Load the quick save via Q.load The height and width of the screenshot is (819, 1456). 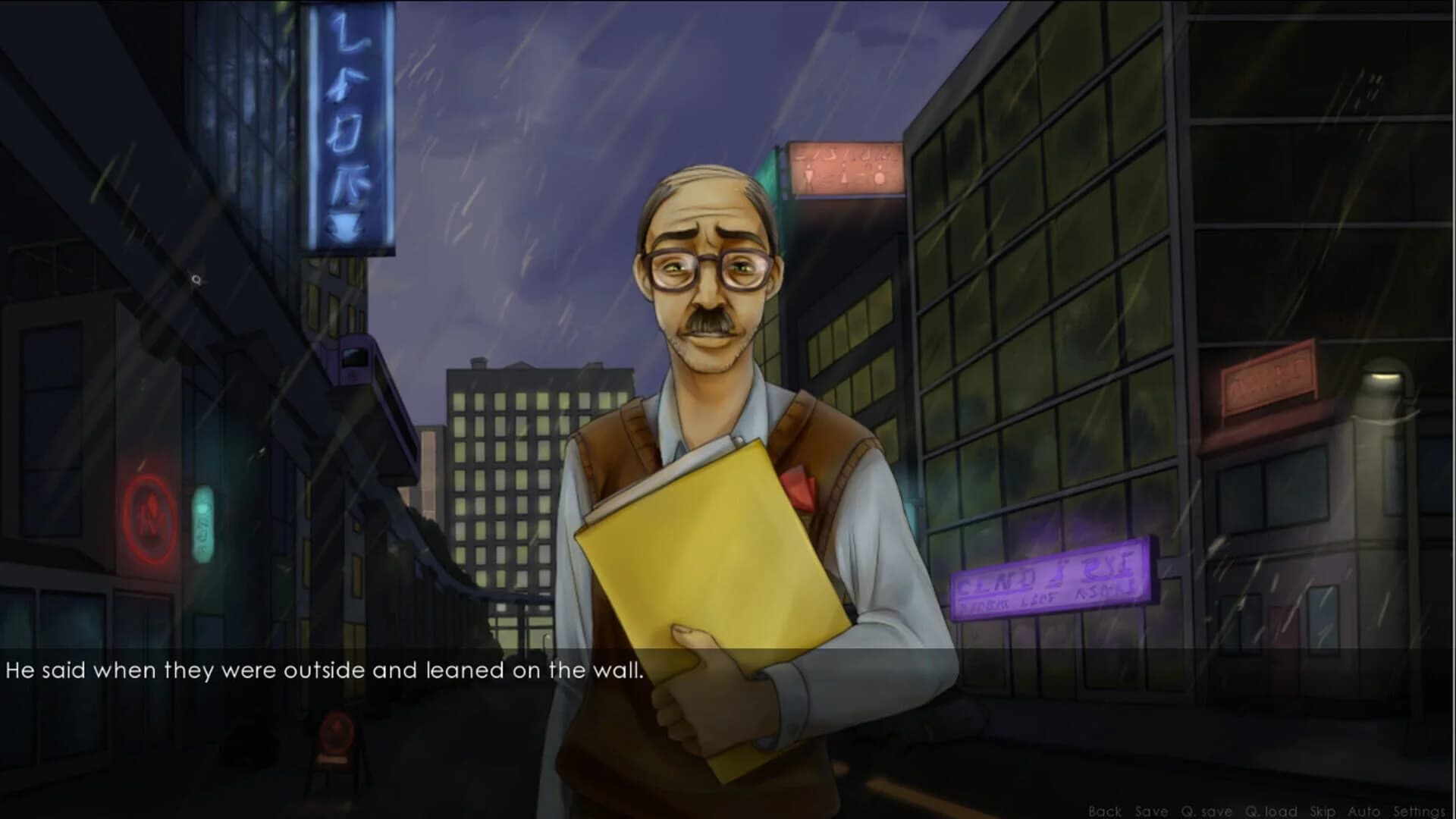coord(1271,811)
